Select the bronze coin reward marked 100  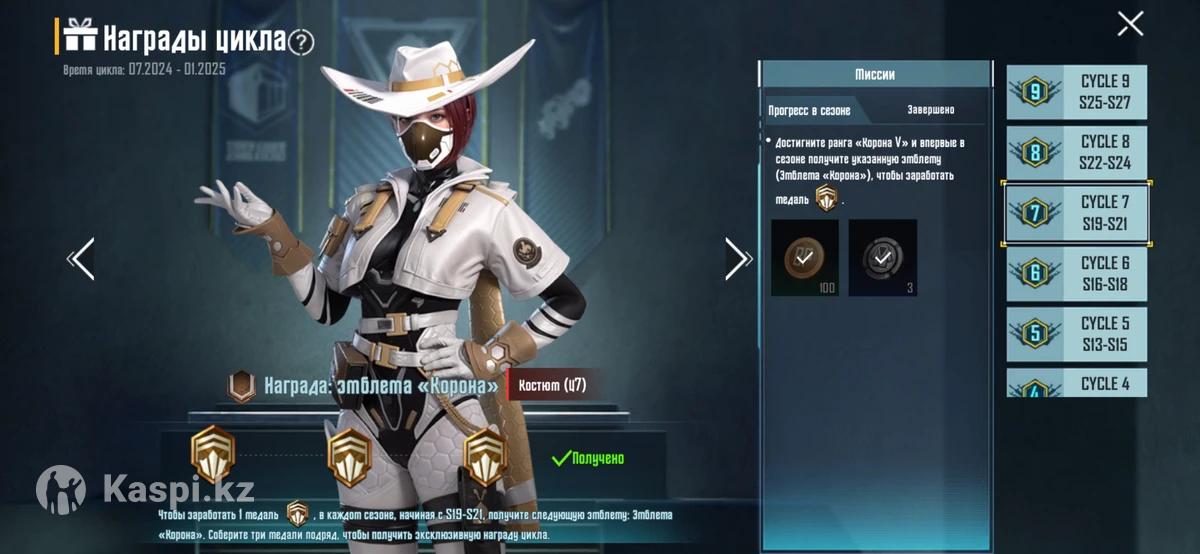coord(805,258)
